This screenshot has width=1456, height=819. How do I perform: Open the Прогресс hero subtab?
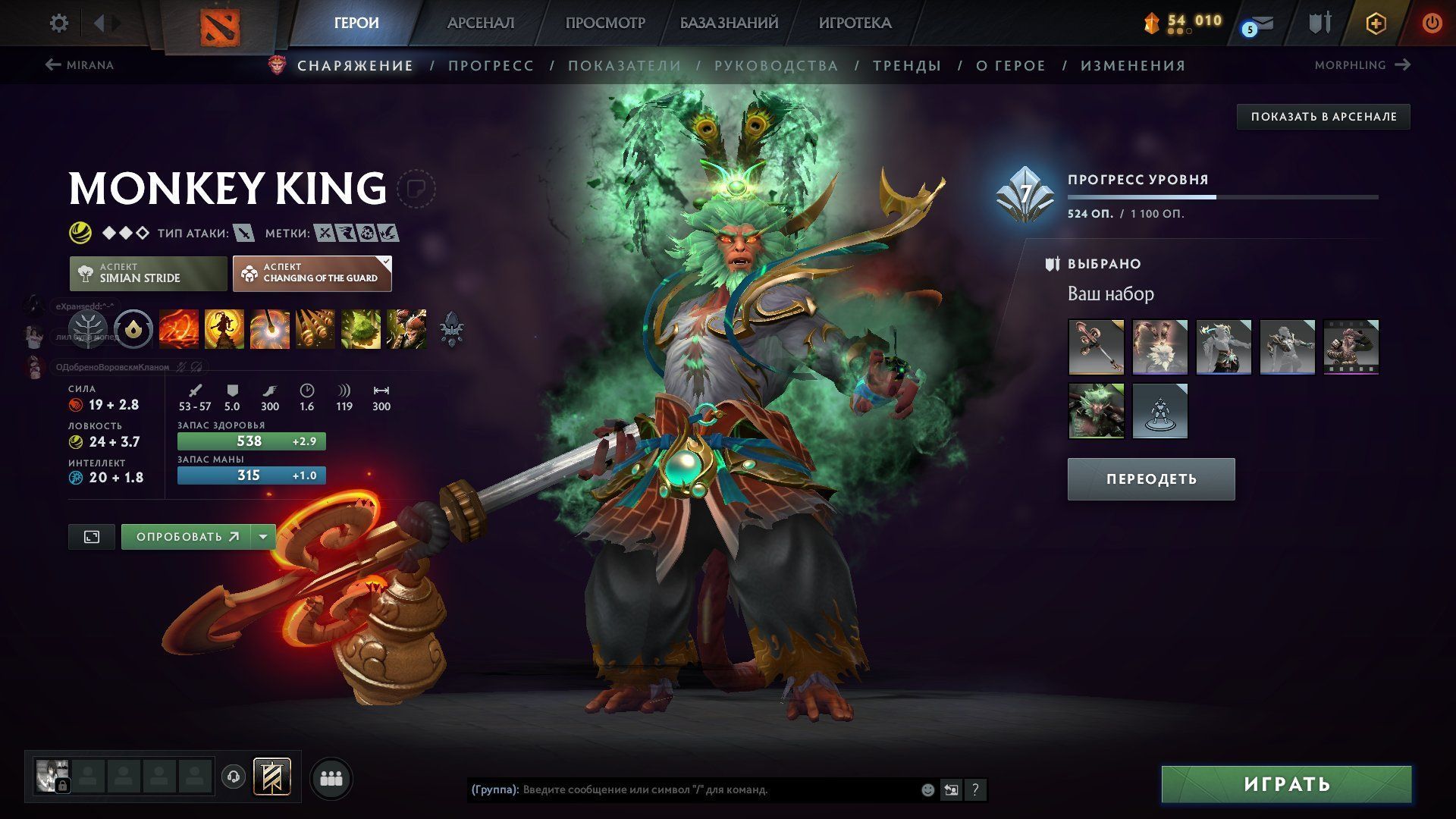click(491, 66)
